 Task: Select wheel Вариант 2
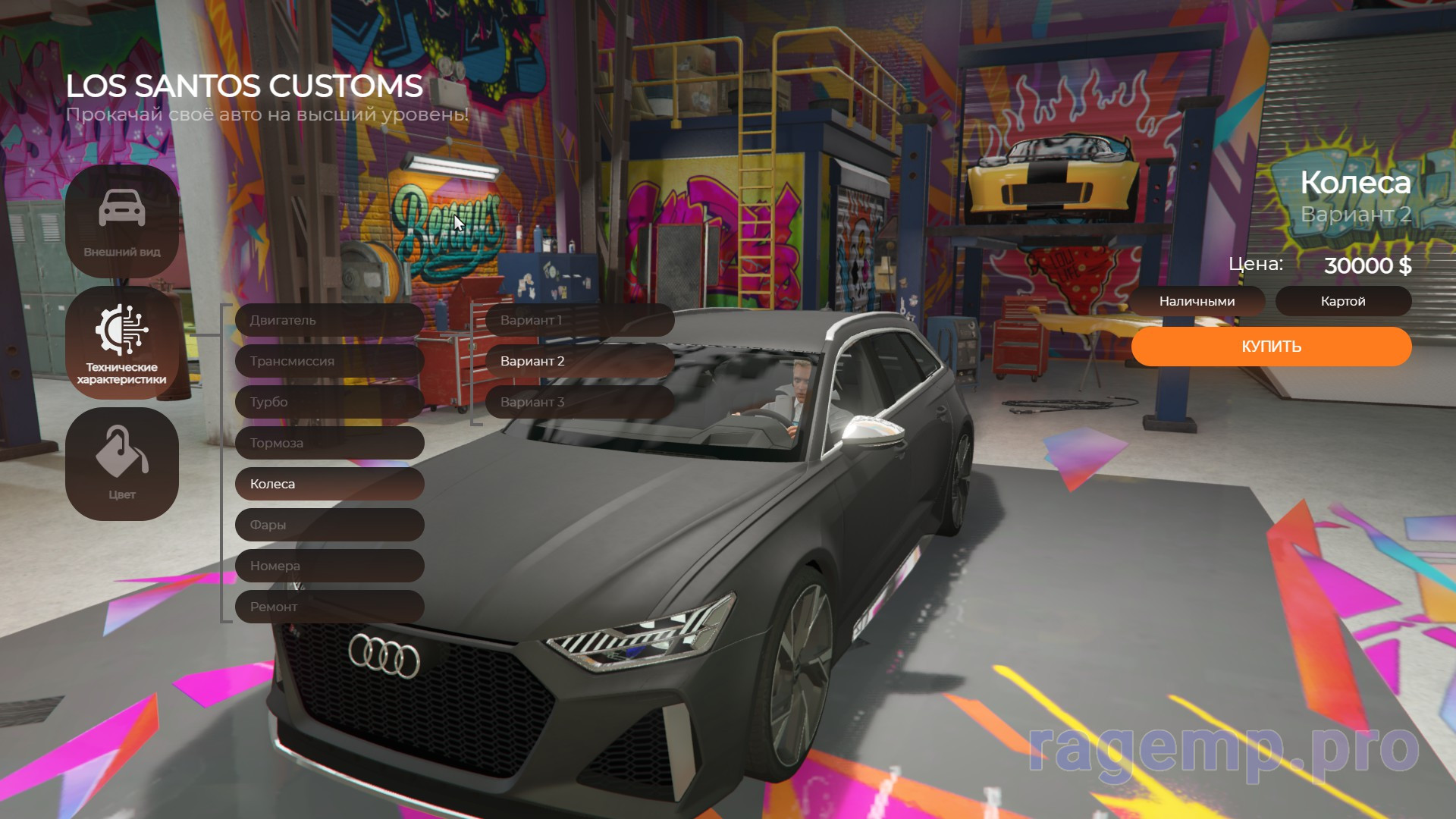(579, 361)
